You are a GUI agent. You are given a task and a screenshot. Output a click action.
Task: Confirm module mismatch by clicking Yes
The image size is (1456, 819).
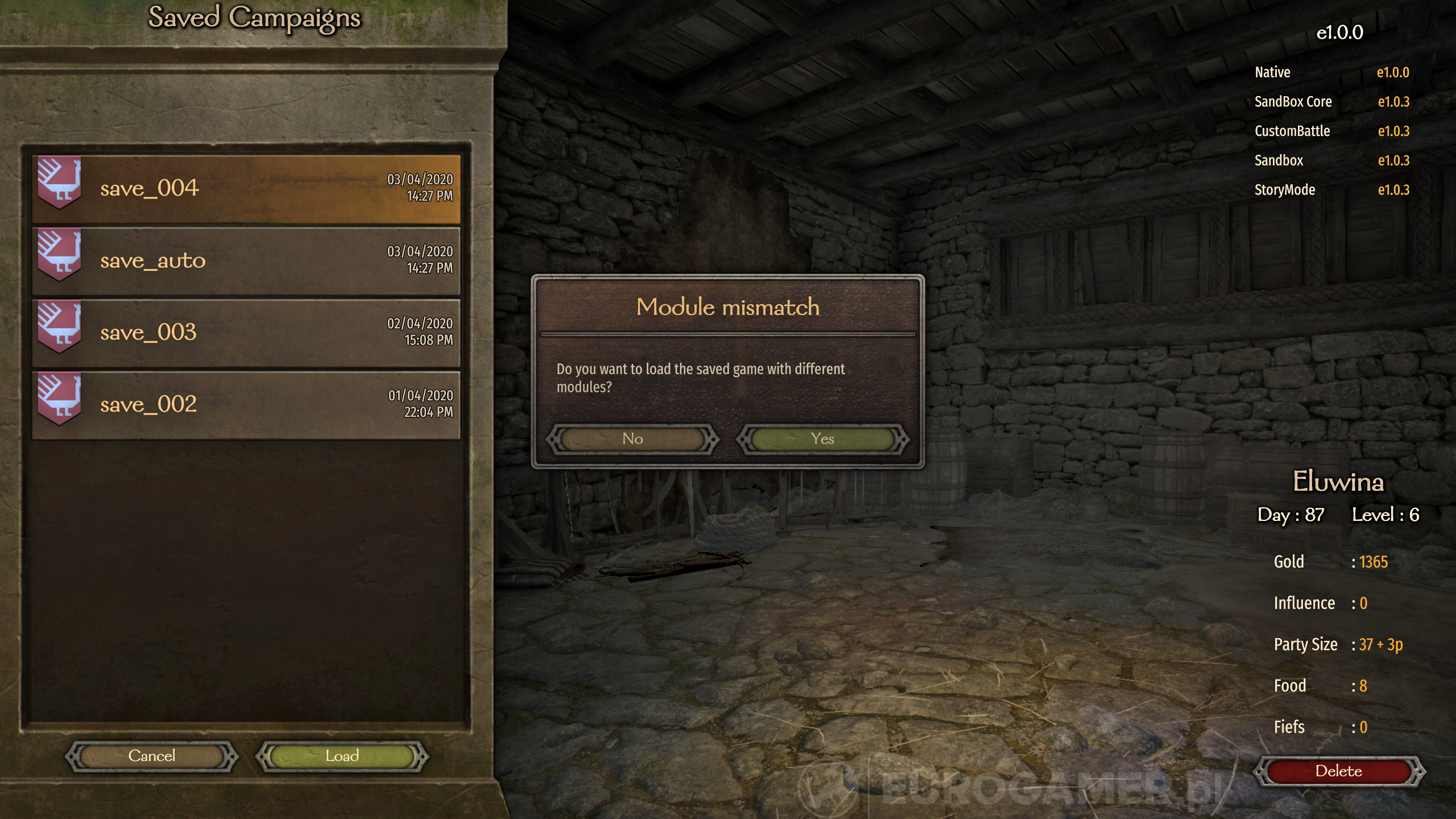(x=823, y=439)
